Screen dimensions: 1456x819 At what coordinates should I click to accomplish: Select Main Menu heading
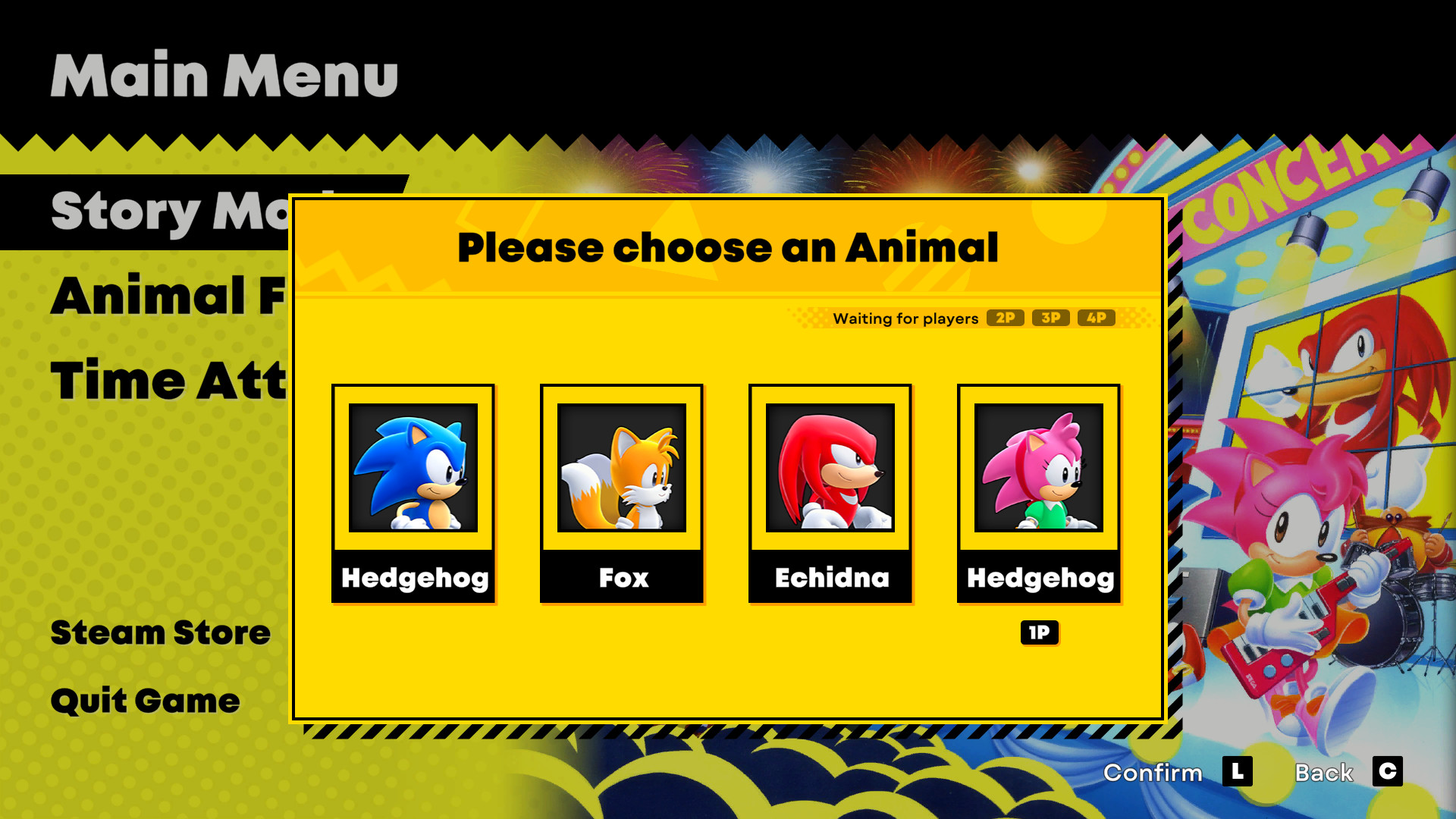pyautogui.click(x=224, y=74)
